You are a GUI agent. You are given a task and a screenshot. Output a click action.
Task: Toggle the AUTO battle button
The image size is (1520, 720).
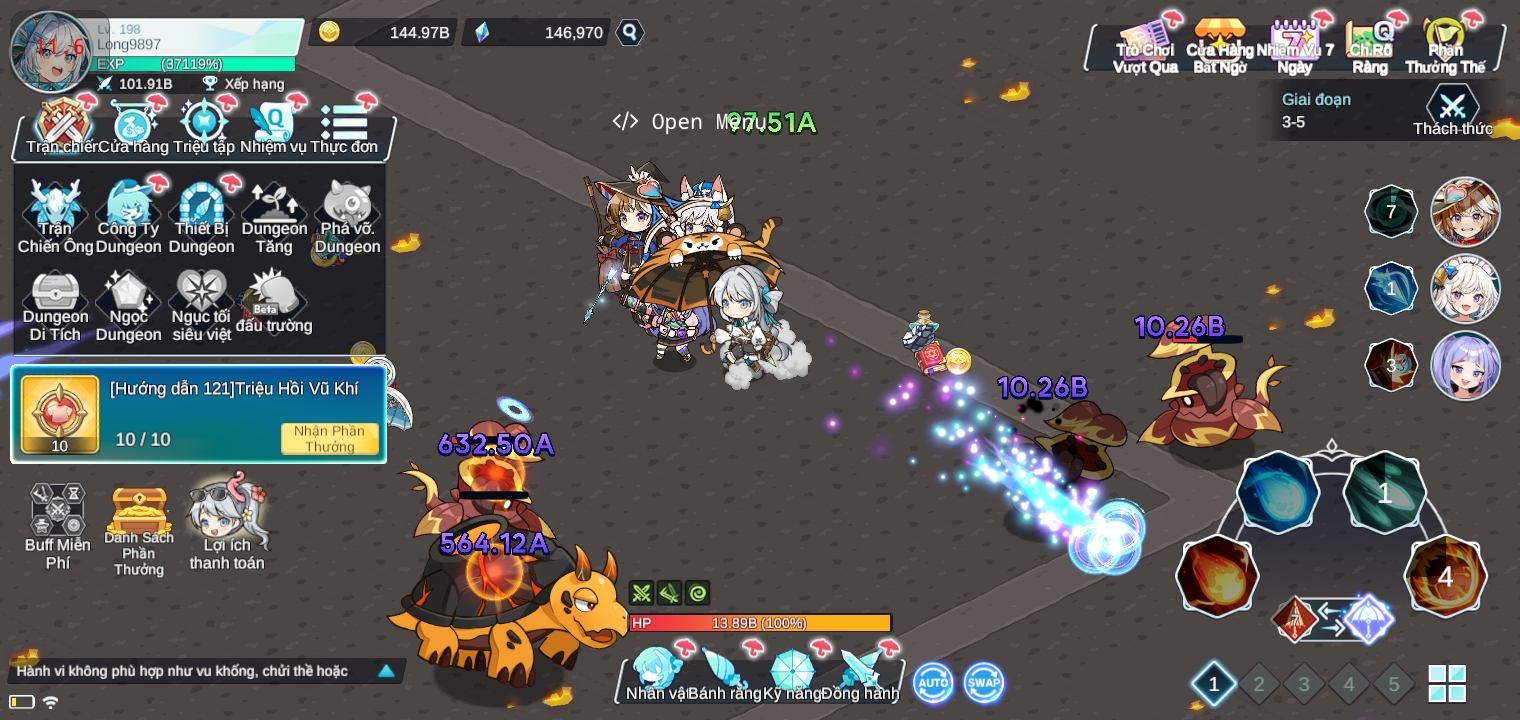coord(933,683)
